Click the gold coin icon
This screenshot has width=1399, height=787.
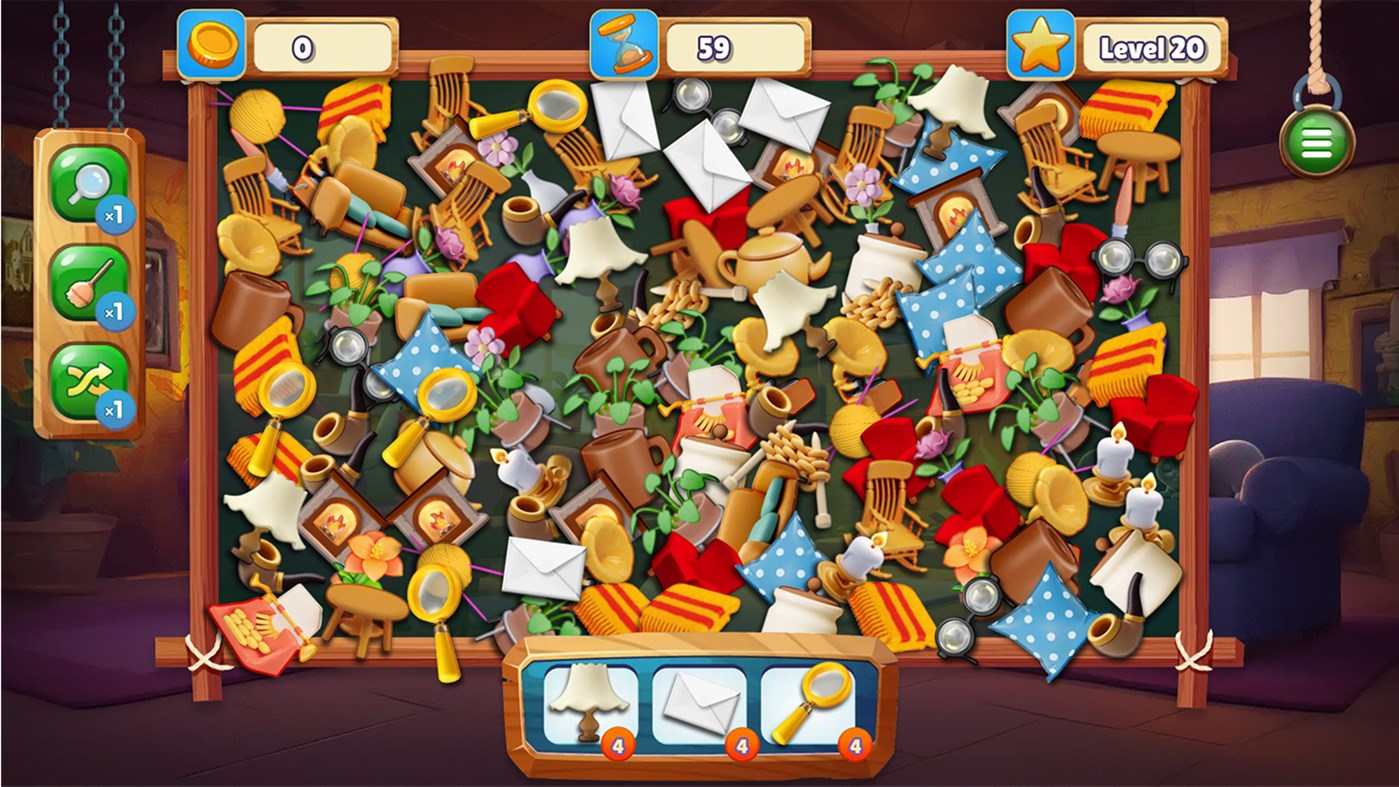(215, 42)
